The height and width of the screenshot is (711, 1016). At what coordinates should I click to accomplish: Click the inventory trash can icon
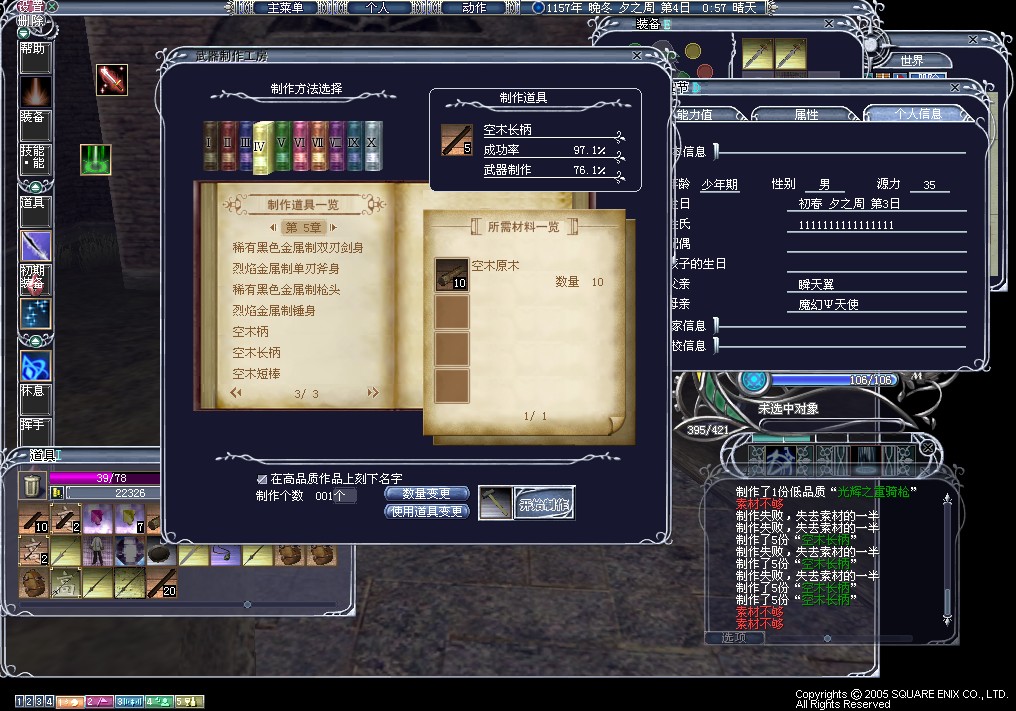point(29,487)
